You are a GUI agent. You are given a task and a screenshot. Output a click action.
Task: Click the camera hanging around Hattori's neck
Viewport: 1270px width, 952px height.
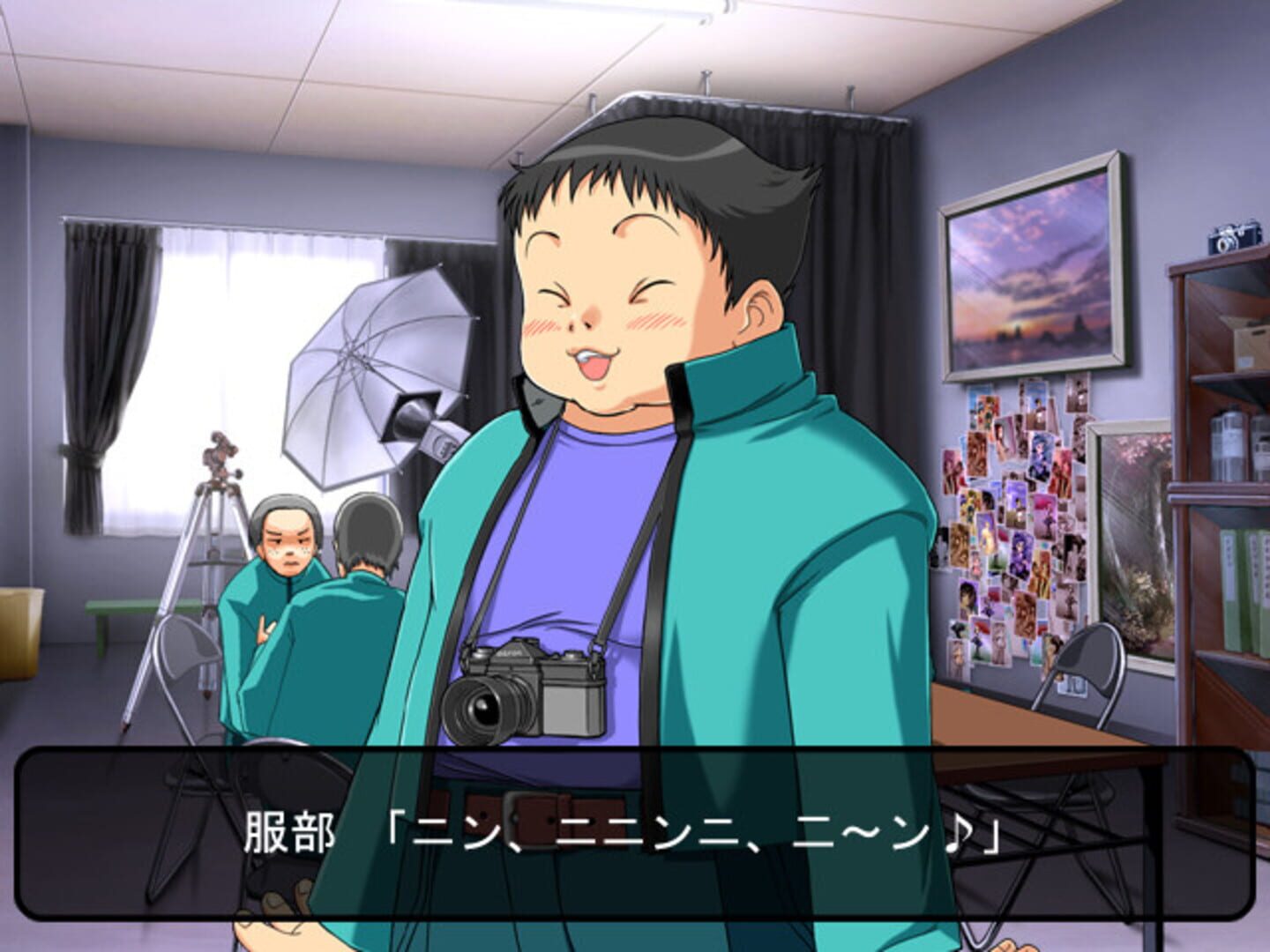529,692
